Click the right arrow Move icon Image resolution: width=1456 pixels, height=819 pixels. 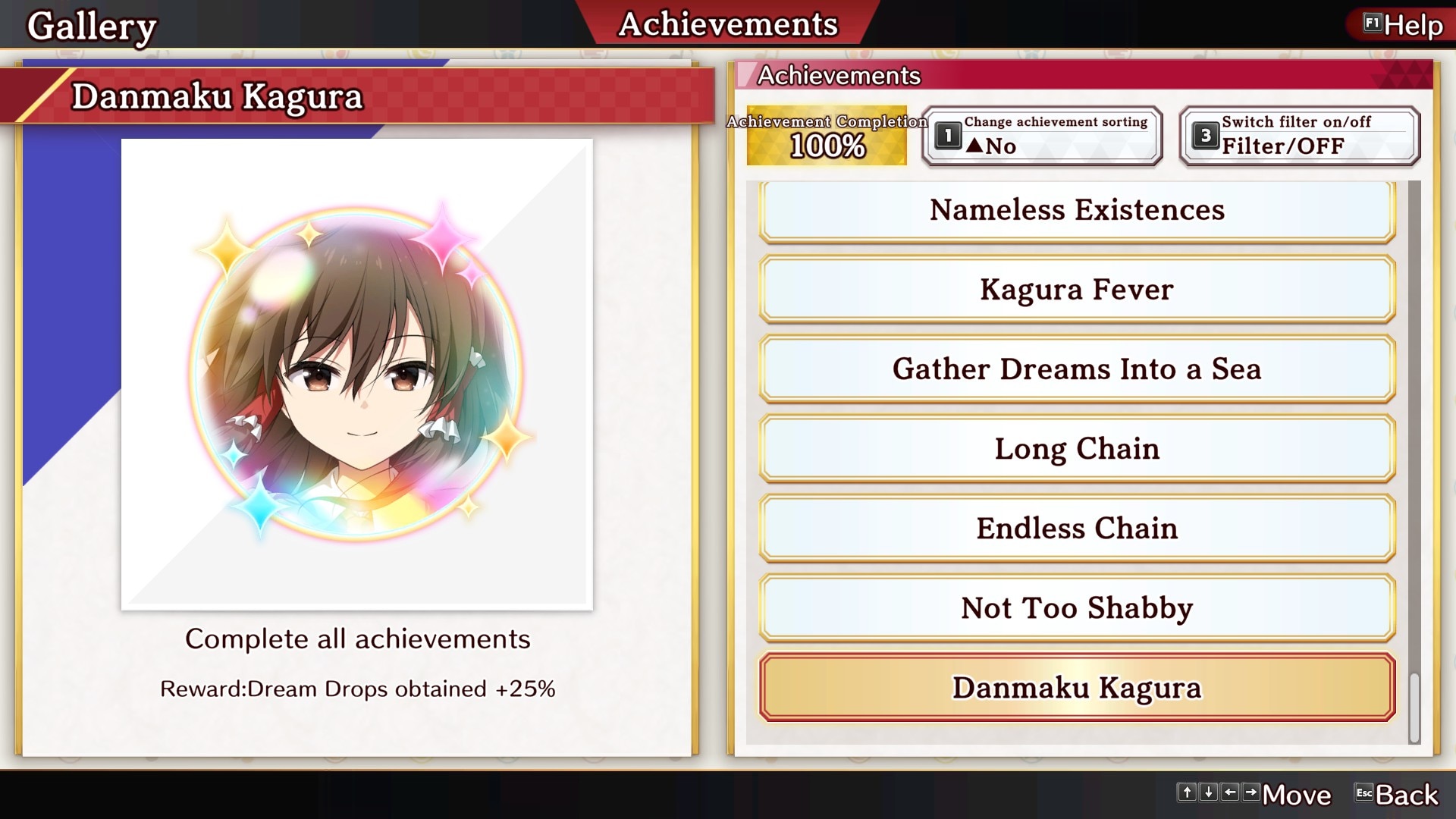[x=1252, y=794]
